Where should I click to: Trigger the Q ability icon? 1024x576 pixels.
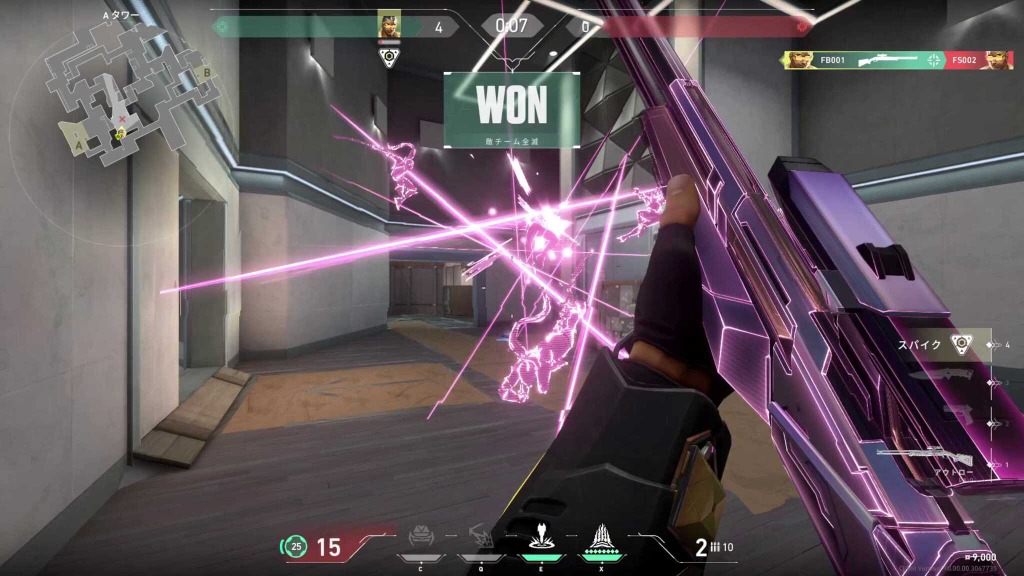pyautogui.click(x=481, y=541)
